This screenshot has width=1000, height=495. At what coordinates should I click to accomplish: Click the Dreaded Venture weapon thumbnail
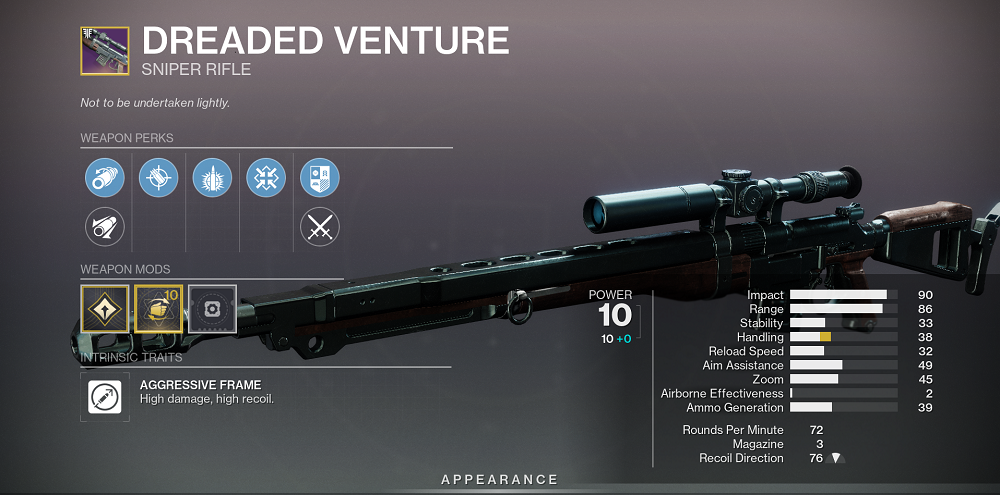click(x=104, y=51)
